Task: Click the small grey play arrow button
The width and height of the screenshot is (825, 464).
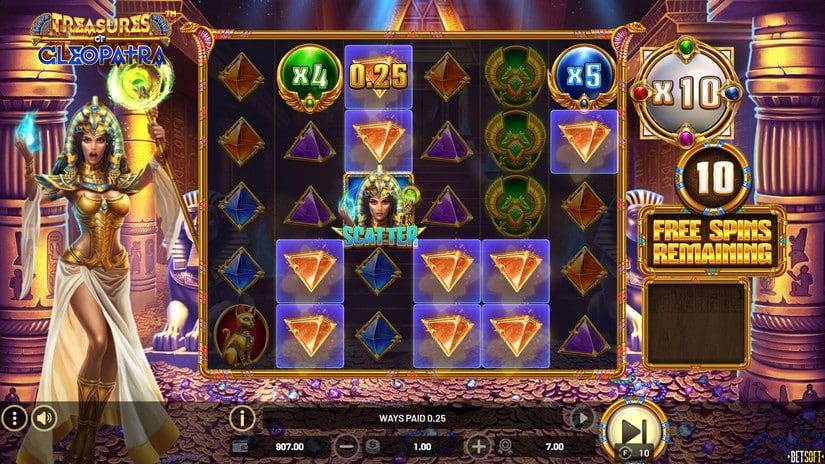Action: [x=582, y=417]
